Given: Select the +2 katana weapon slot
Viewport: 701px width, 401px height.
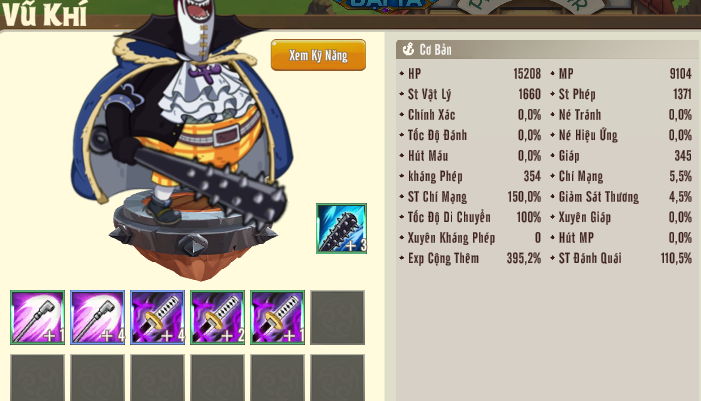Looking at the screenshot, I should [x=218, y=318].
